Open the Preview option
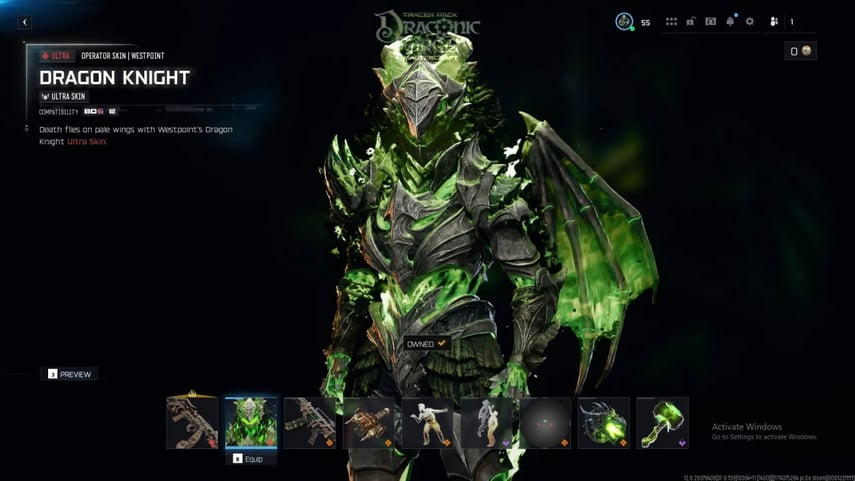 pyautogui.click(x=69, y=374)
